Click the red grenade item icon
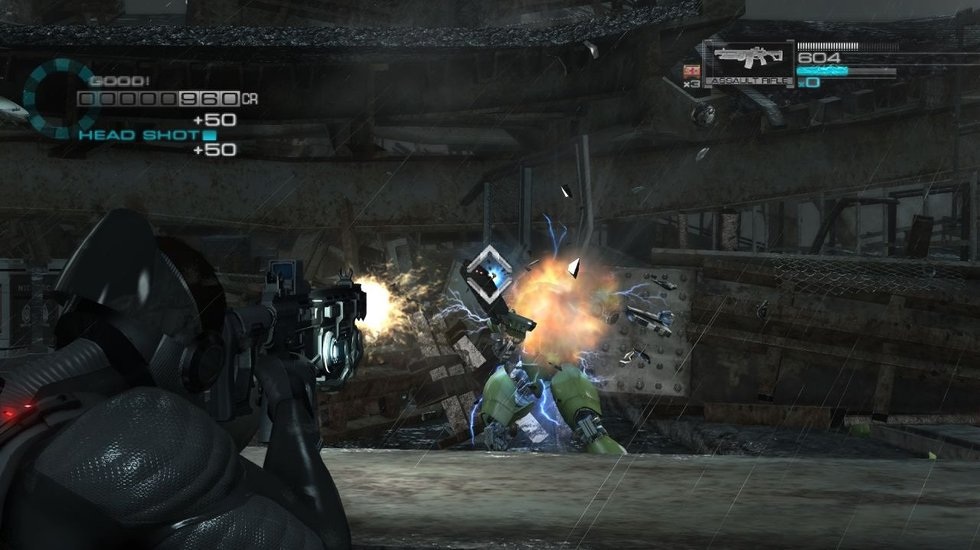Image resolution: width=980 pixels, height=550 pixels. click(690, 70)
